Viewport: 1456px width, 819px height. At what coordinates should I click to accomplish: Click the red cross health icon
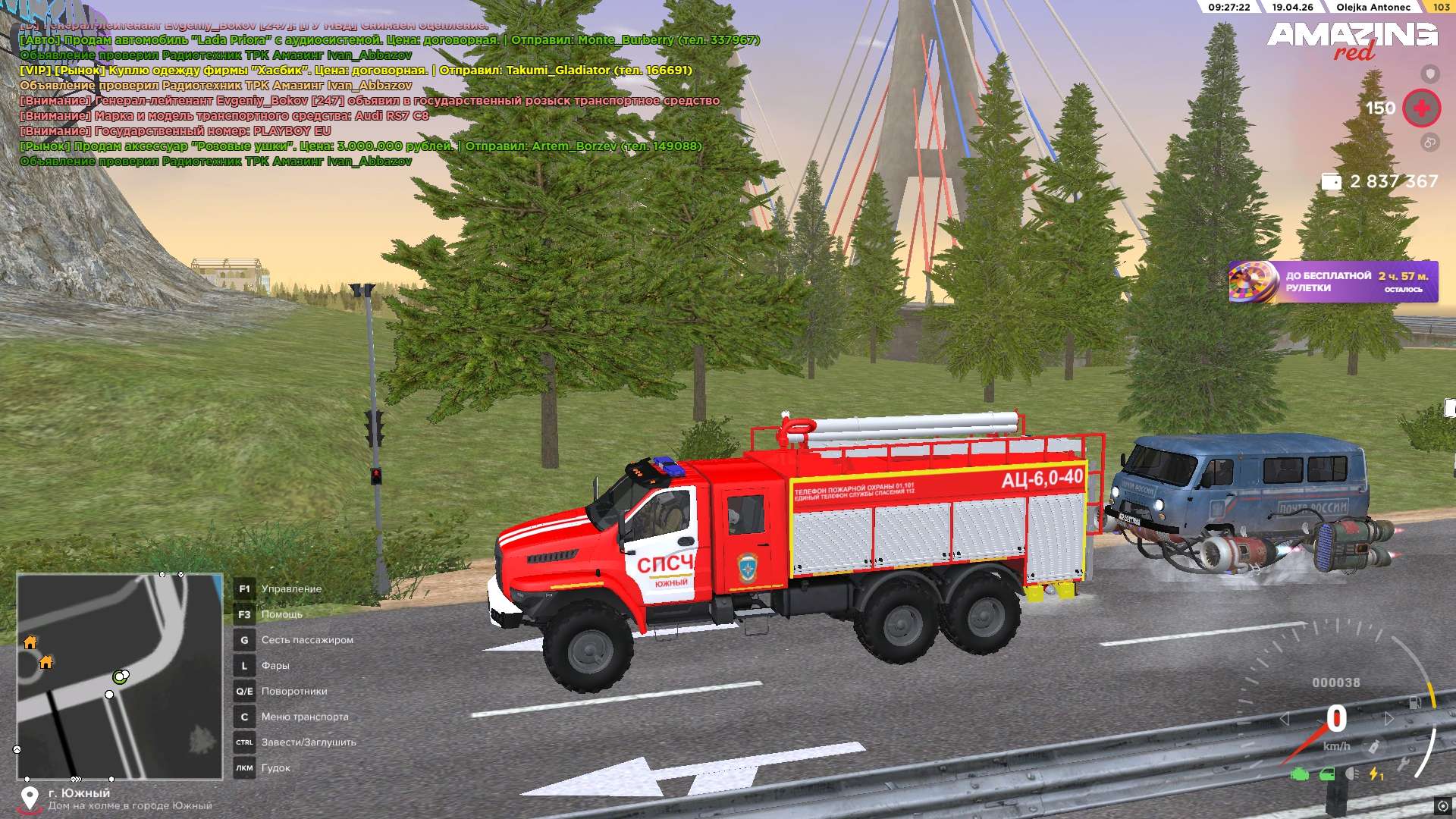click(1421, 108)
